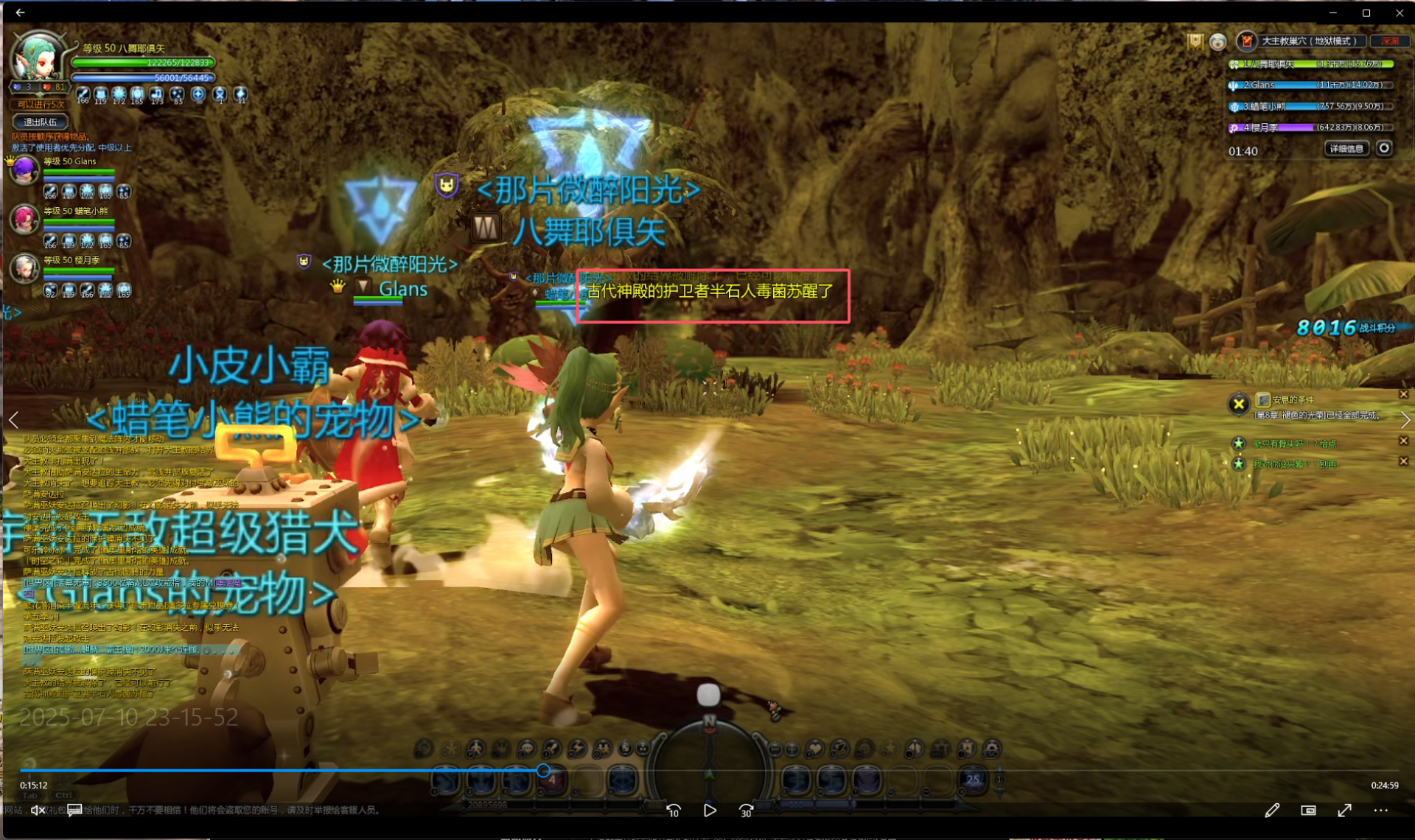Click the 退出队伍 leave party button
The height and width of the screenshot is (840, 1415).
coord(41,122)
